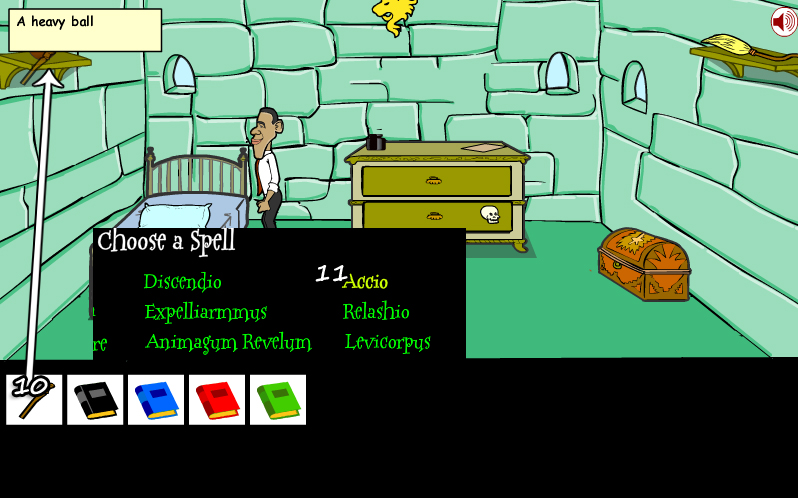Select the Levicorpus spell
The width and height of the screenshot is (798, 498).
coord(387,342)
